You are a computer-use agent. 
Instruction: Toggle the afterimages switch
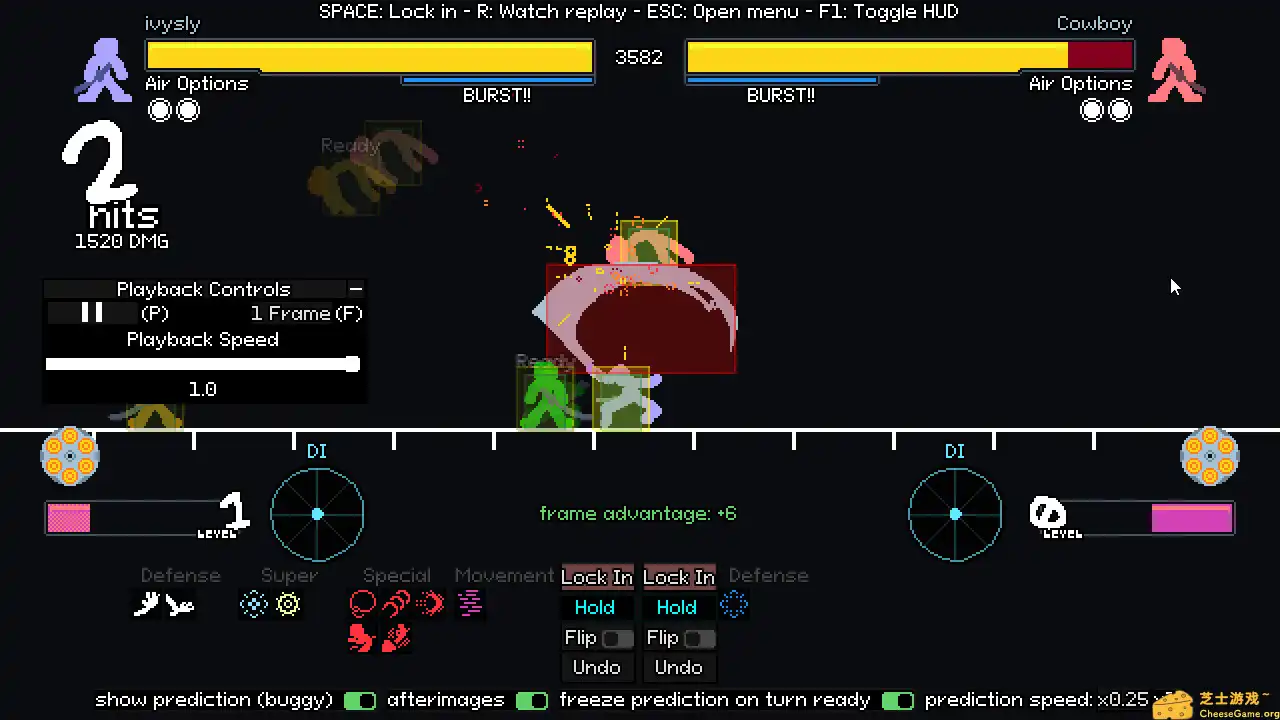[532, 700]
